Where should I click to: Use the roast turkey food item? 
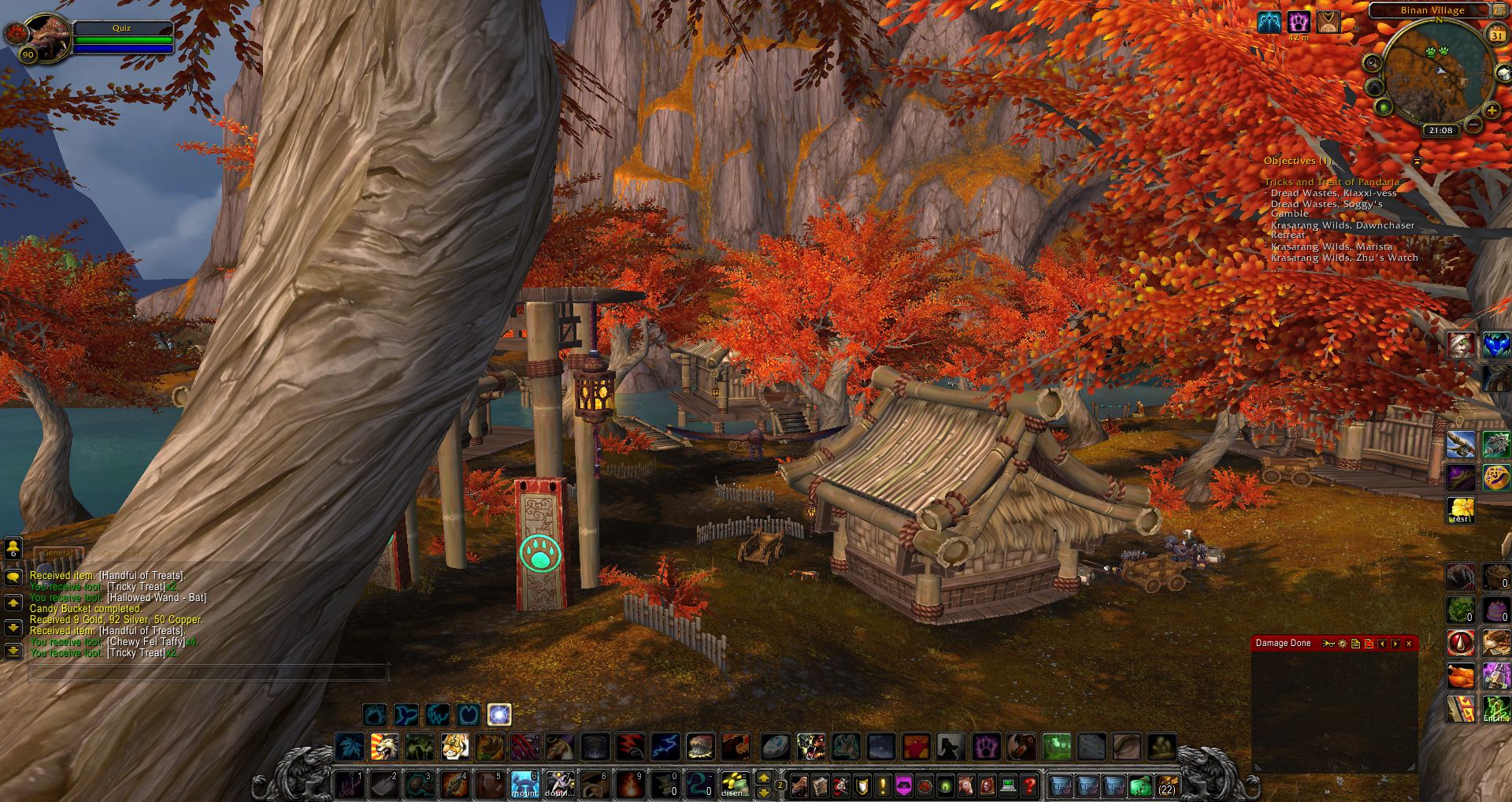1460,676
